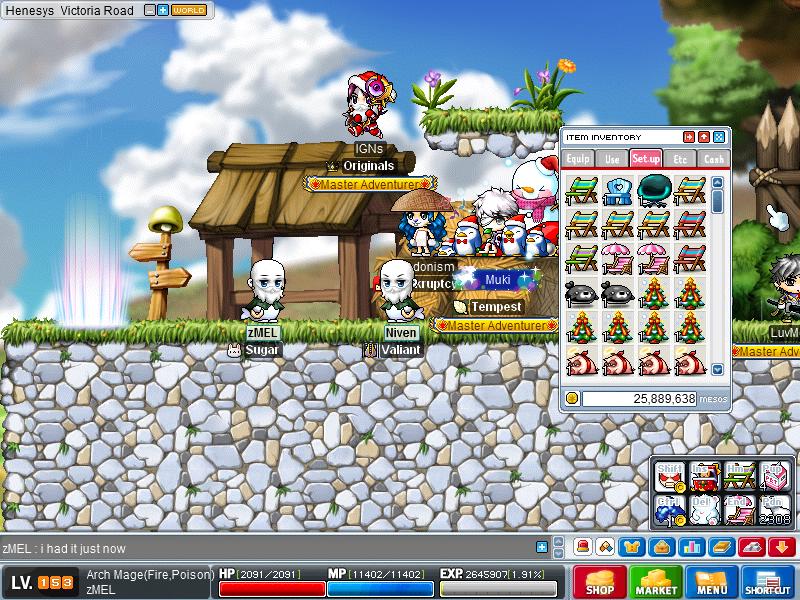Open equipment via the yellow shirt icon
The width and height of the screenshot is (800, 600).
coord(633,547)
